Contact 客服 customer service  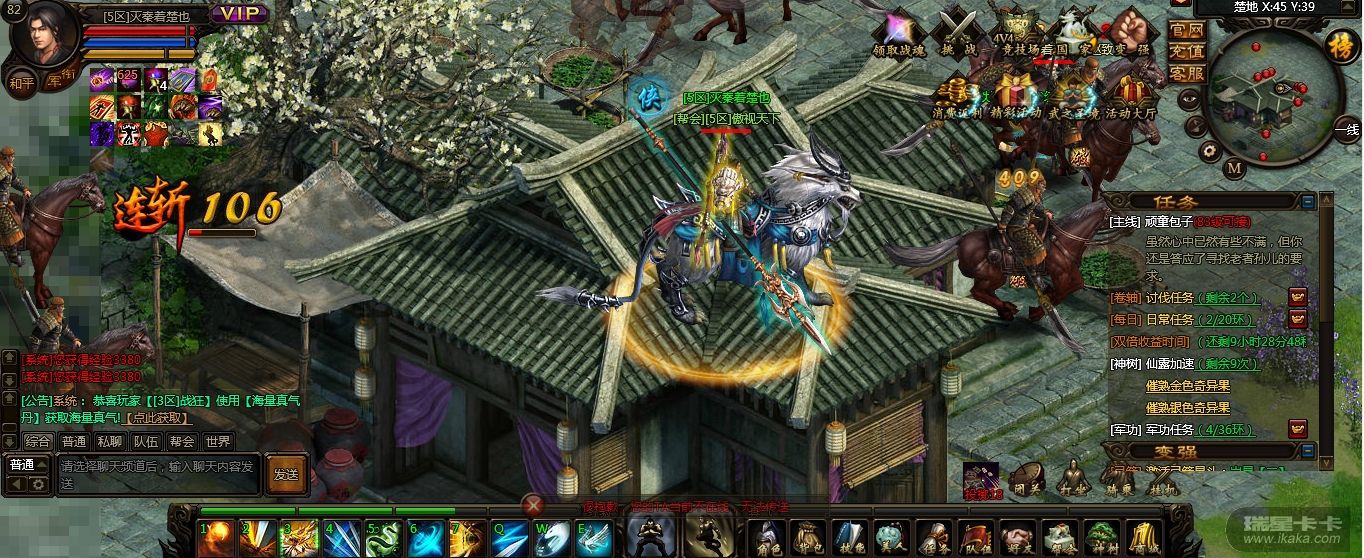pos(1186,73)
